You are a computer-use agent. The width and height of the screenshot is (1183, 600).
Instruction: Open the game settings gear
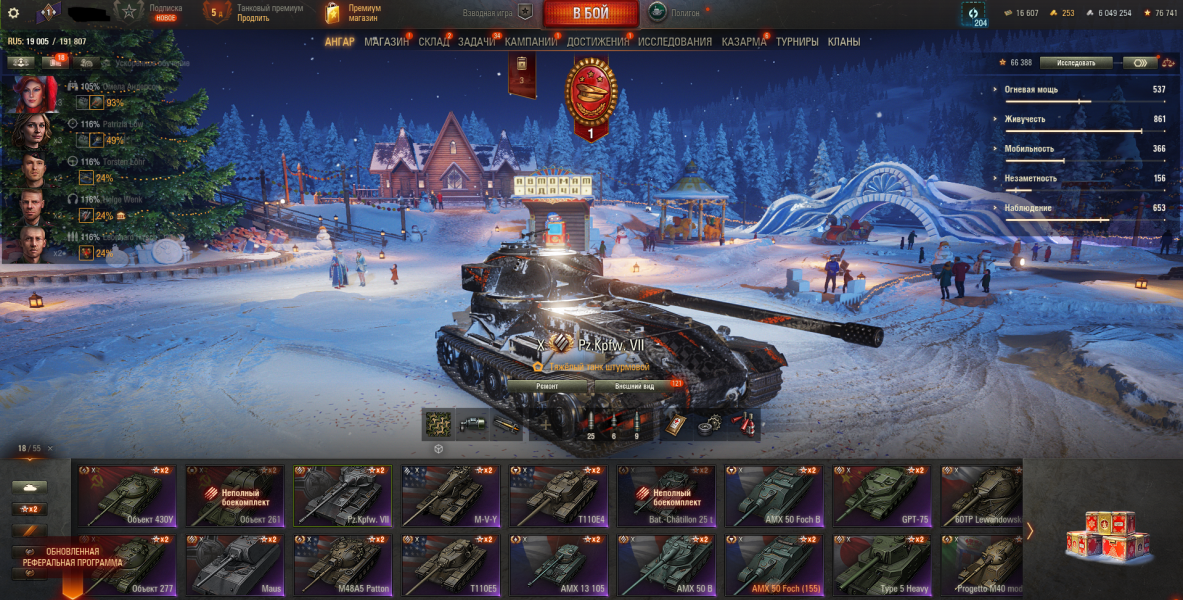pos(14,13)
